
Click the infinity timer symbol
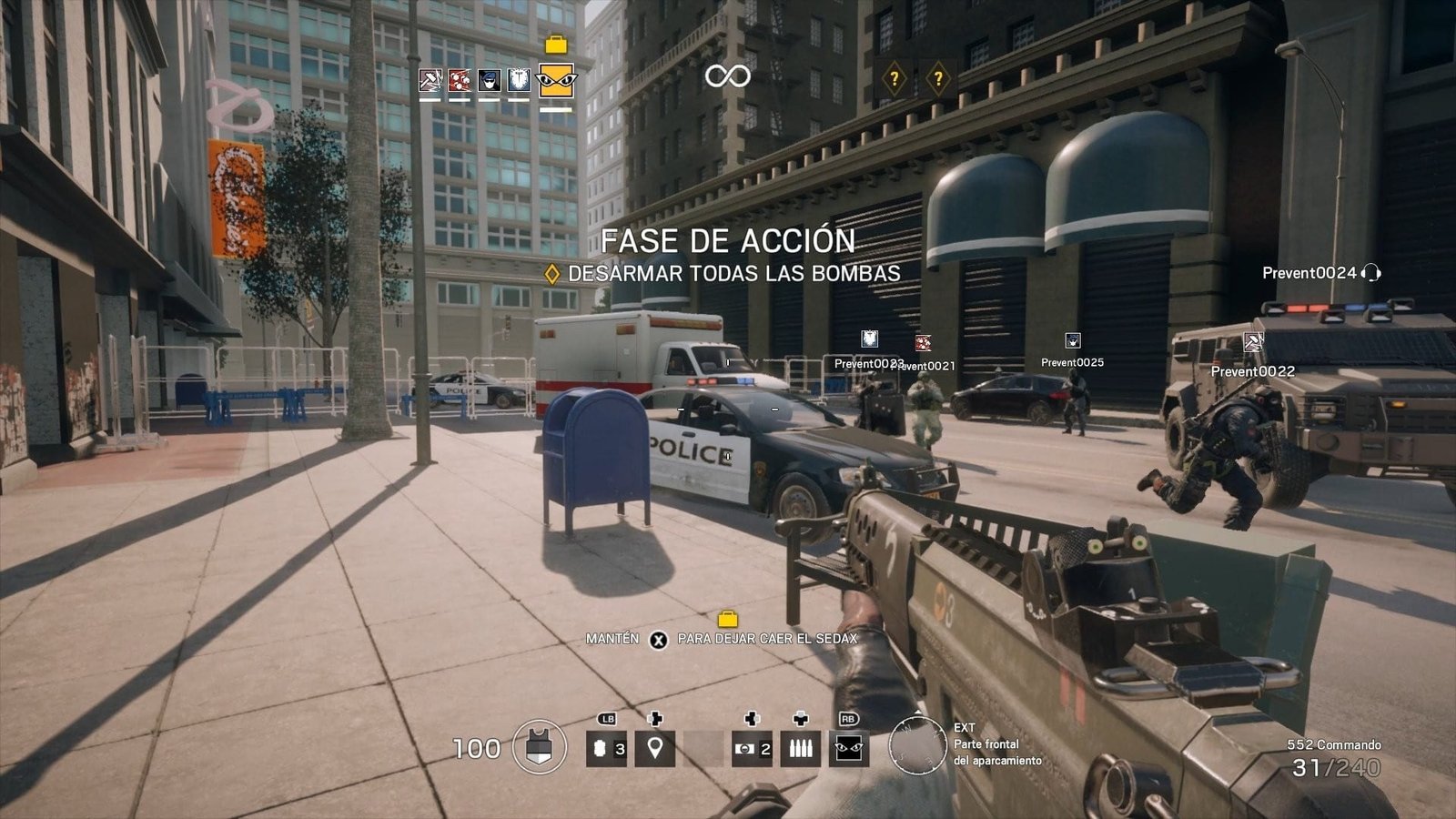pyautogui.click(x=727, y=76)
